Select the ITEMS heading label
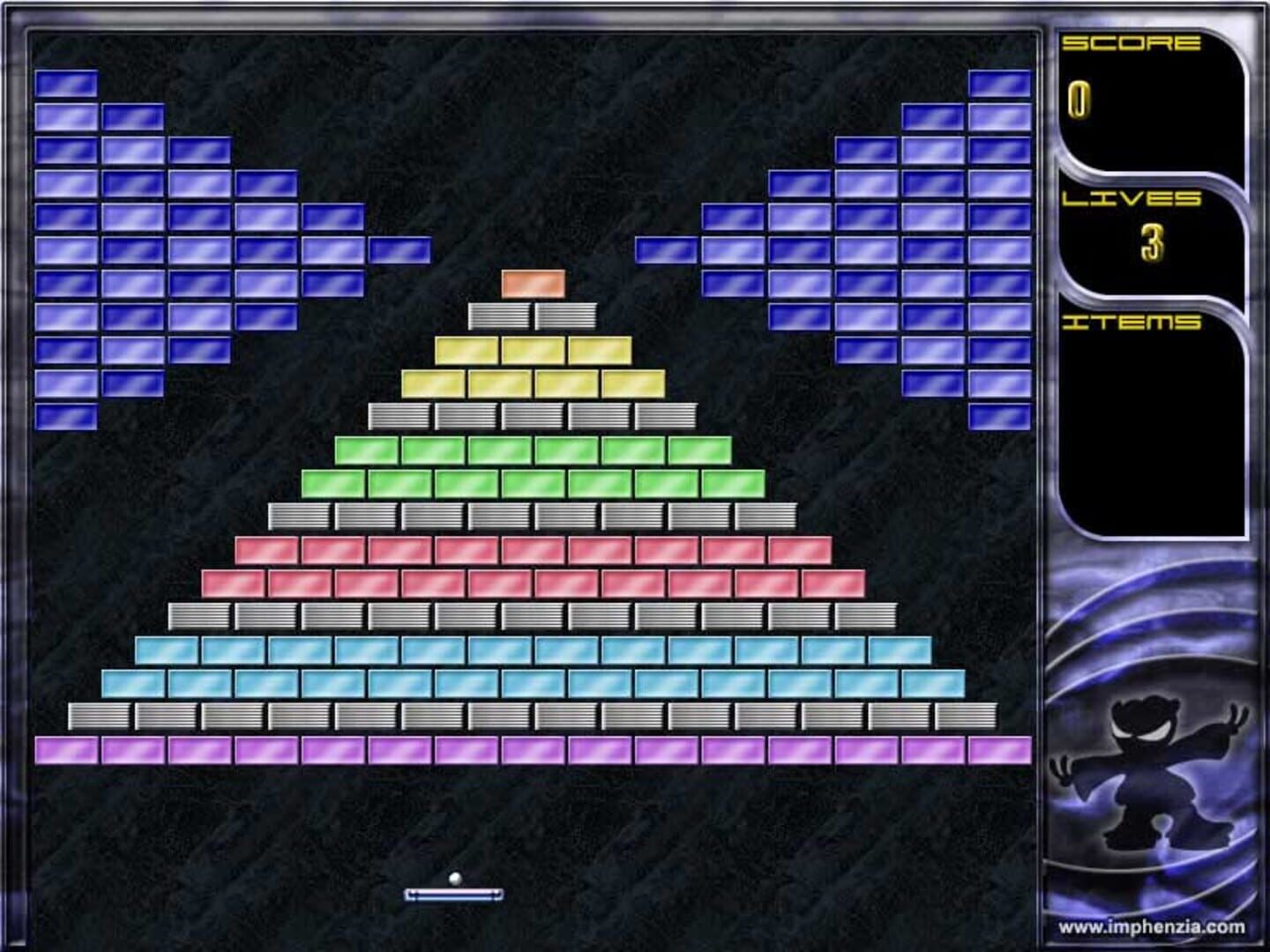This screenshot has width=1270, height=952. (x=1135, y=323)
